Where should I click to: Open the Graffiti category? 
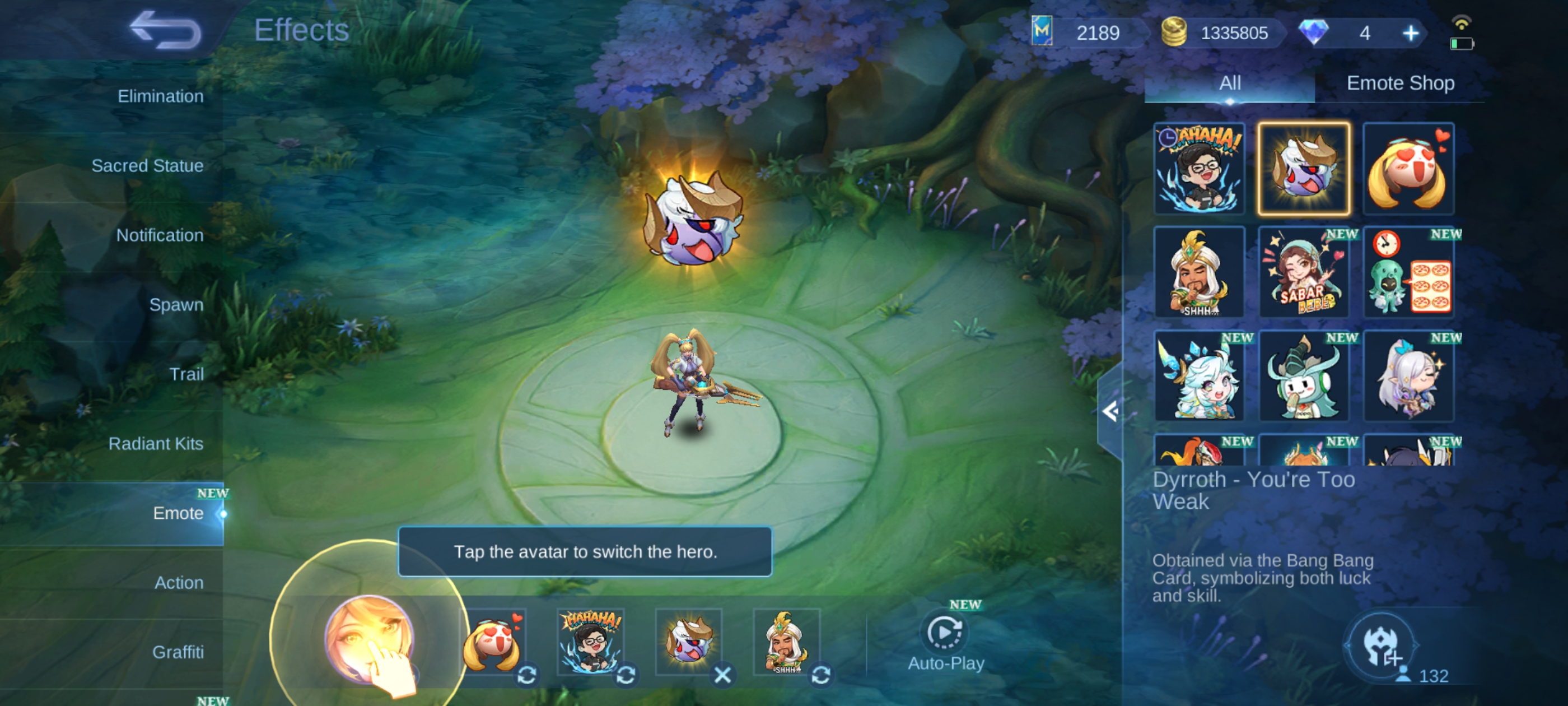click(178, 652)
